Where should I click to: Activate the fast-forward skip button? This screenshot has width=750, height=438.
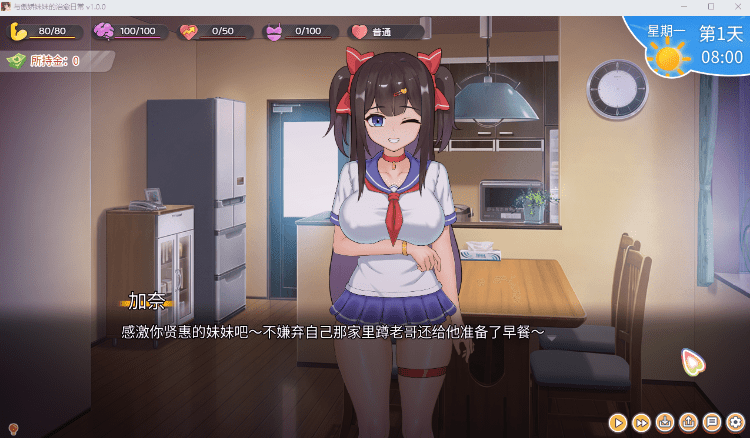(x=642, y=423)
